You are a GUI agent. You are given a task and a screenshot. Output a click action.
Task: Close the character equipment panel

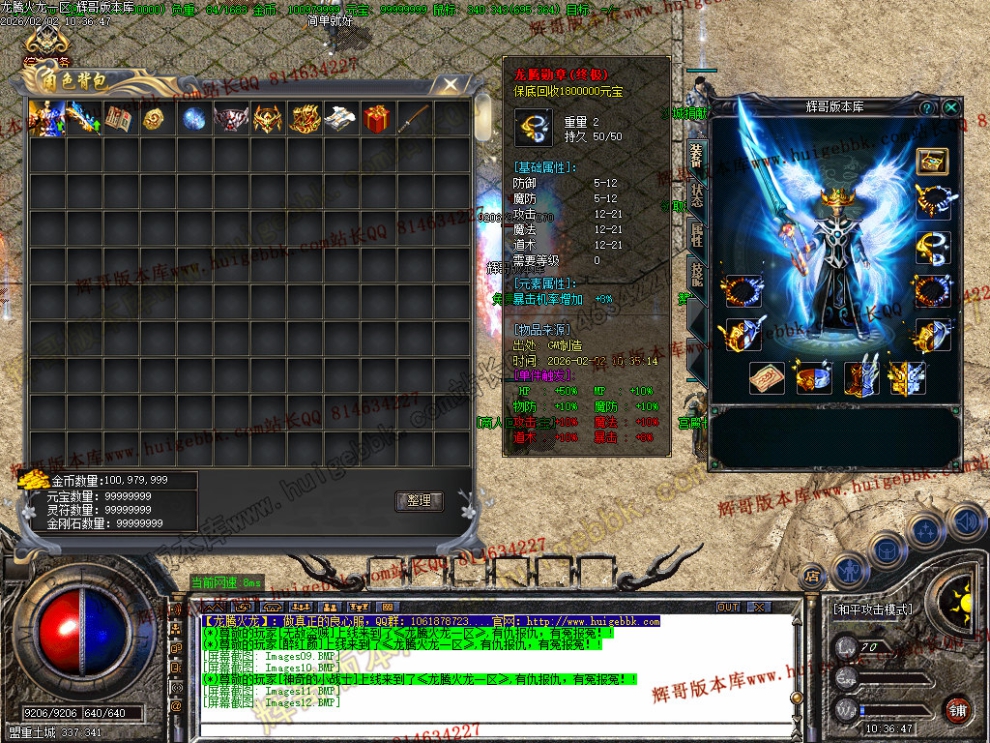click(x=951, y=108)
